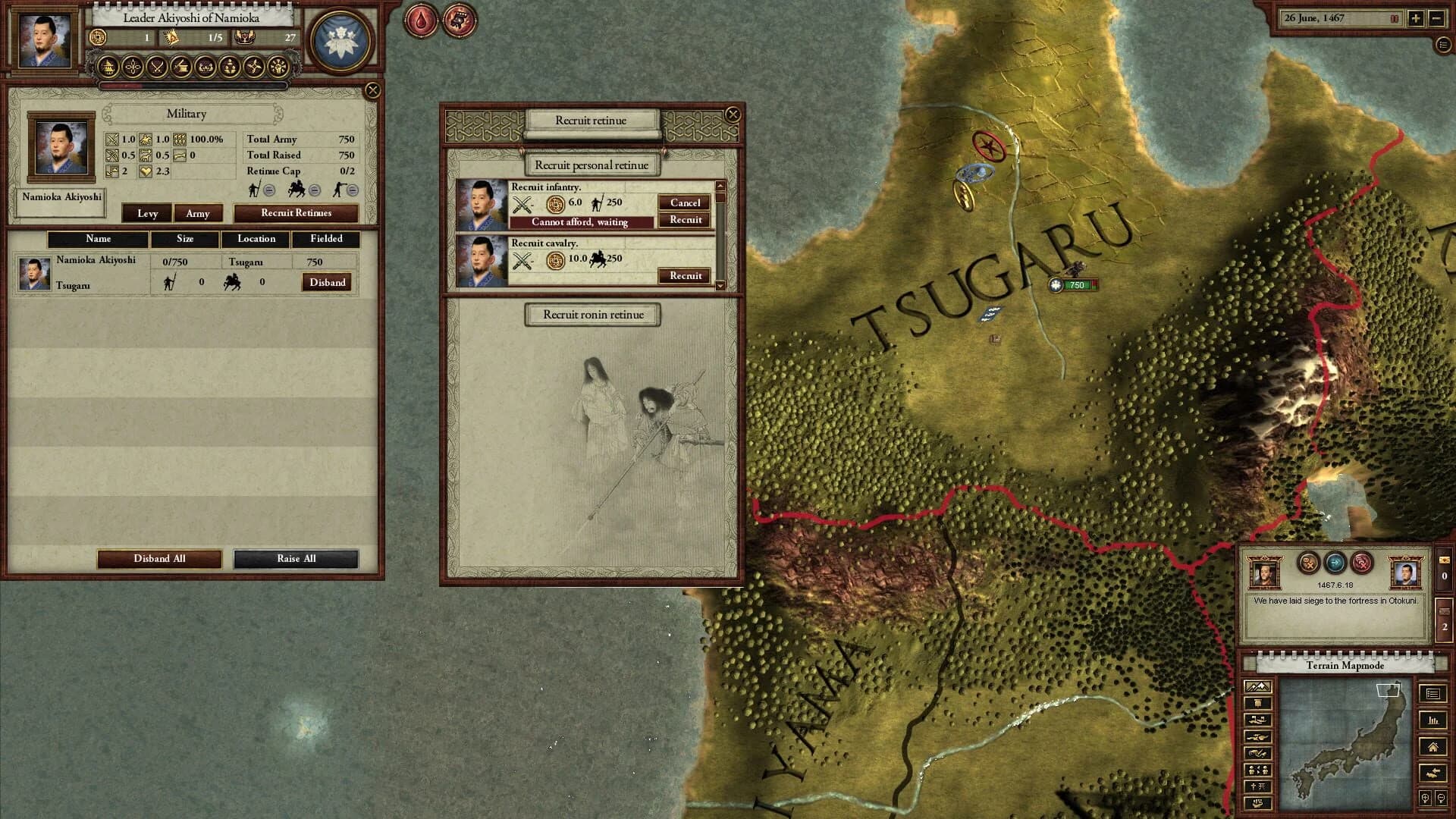Select the Terrain Mapmode mountain icon
The height and width of the screenshot is (819, 1456).
click(x=1257, y=686)
